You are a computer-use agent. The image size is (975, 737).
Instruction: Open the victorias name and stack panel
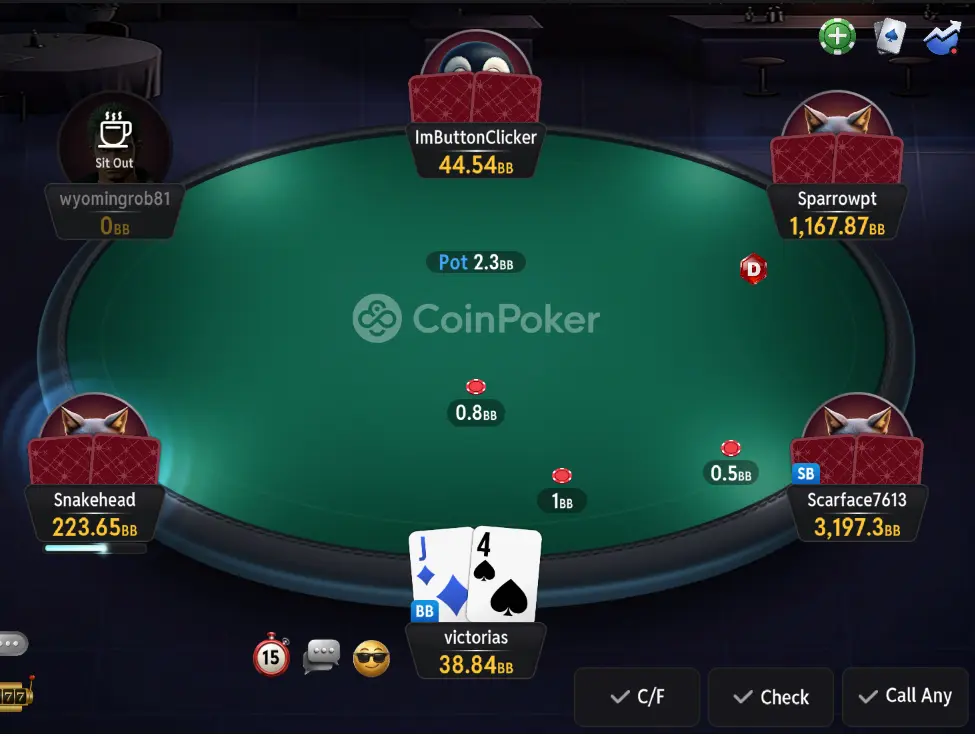pyautogui.click(x=475, y=650)
